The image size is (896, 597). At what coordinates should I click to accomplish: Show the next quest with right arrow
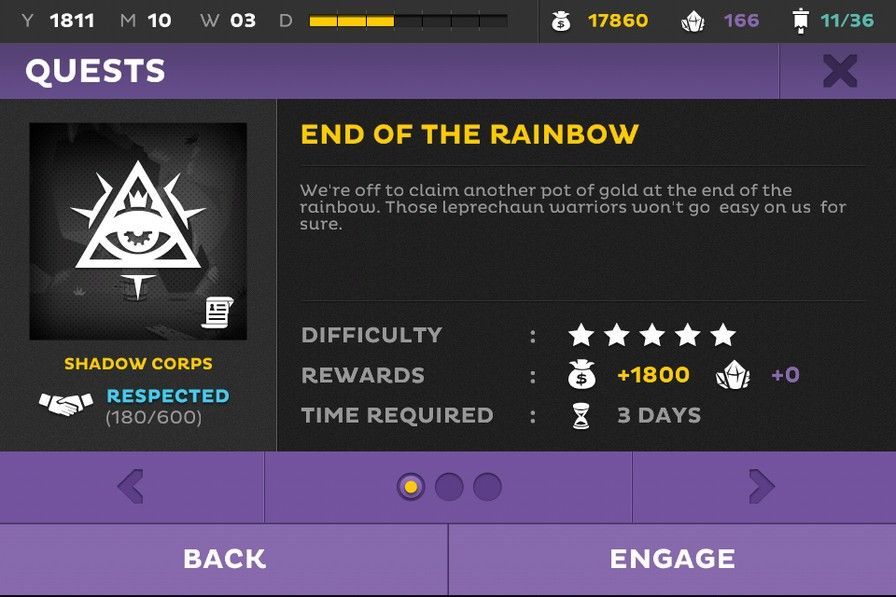tap(762, 487)
